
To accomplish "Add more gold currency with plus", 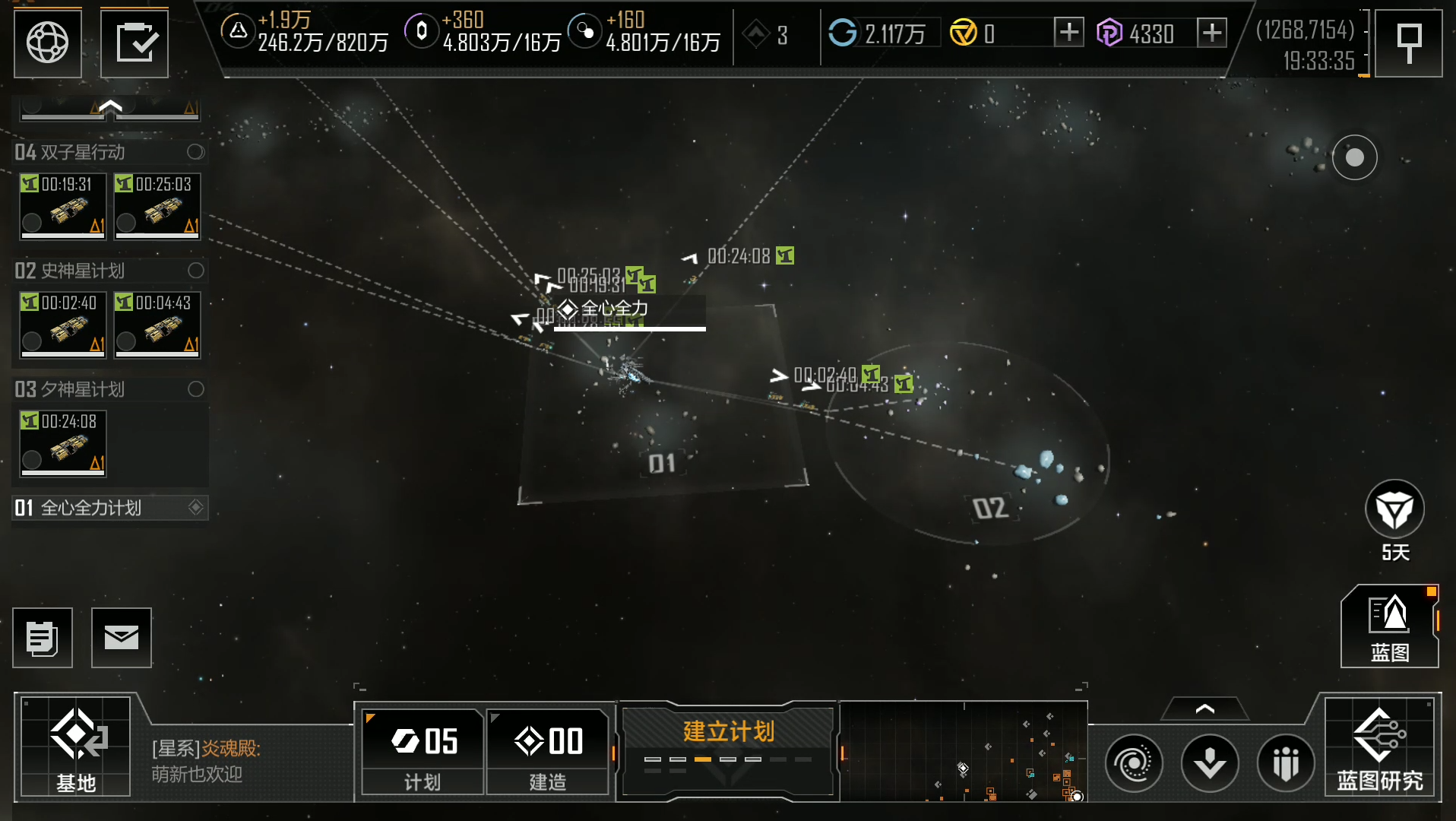I will [x=1068, y=33].
